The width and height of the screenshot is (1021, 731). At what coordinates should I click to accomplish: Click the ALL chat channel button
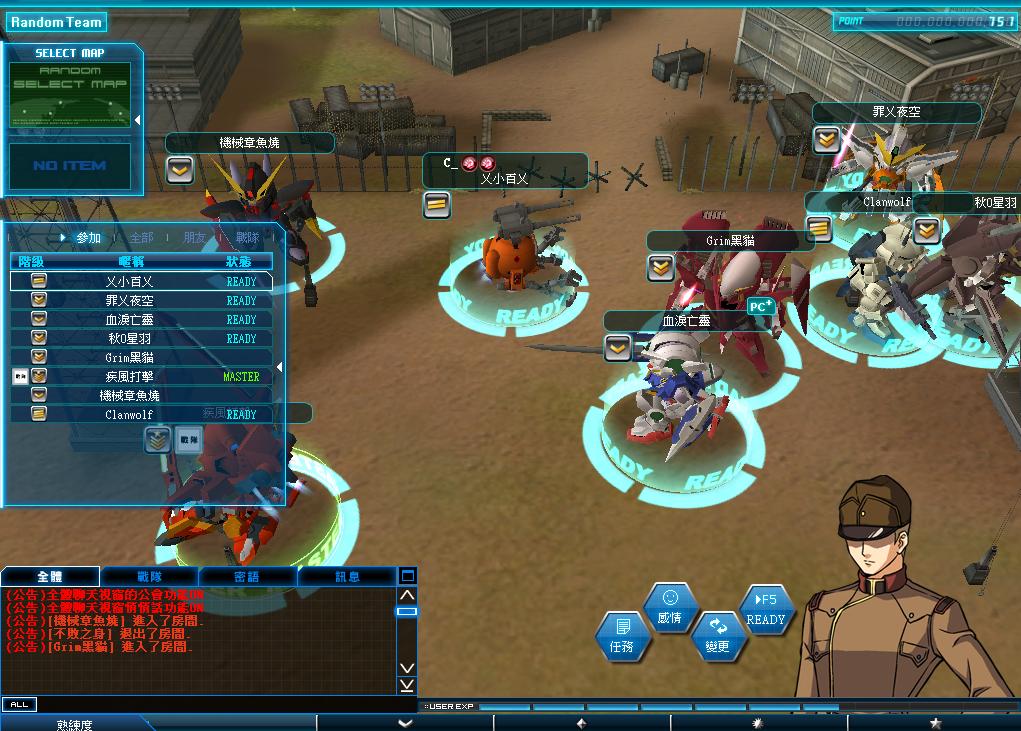[x=19, y=705]
